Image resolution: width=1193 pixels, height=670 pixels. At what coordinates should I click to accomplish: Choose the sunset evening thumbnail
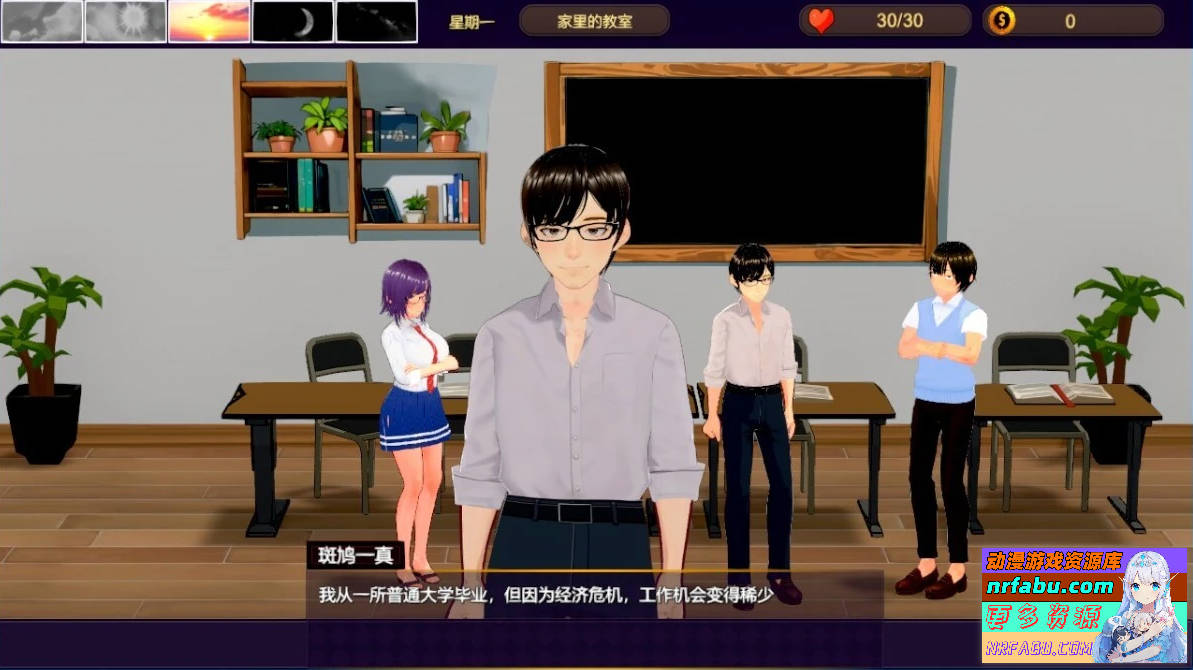tap(209, 21)
